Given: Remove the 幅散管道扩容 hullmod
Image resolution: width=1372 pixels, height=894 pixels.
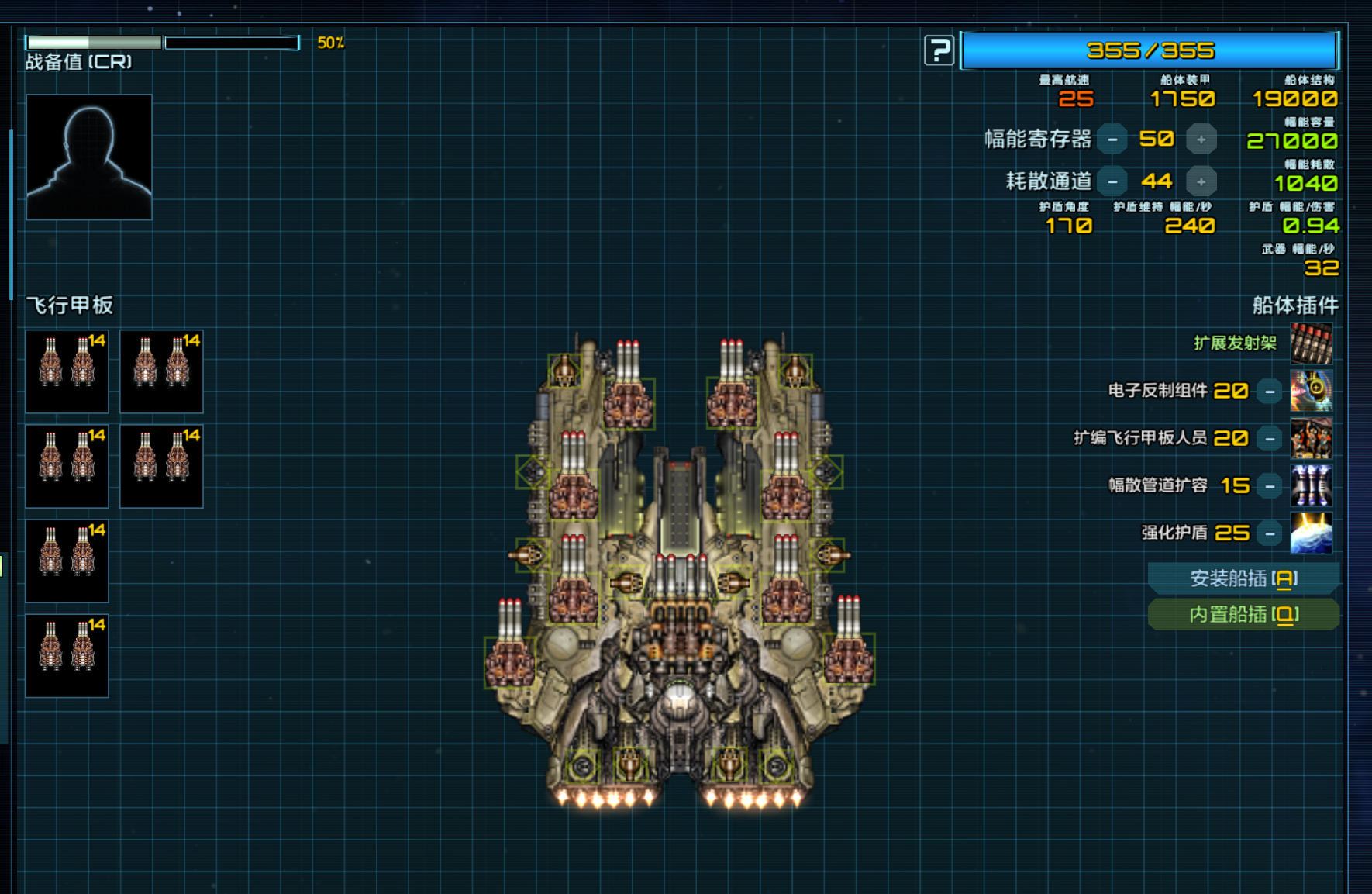Looking at the screenshot, I should point(1270,486).
